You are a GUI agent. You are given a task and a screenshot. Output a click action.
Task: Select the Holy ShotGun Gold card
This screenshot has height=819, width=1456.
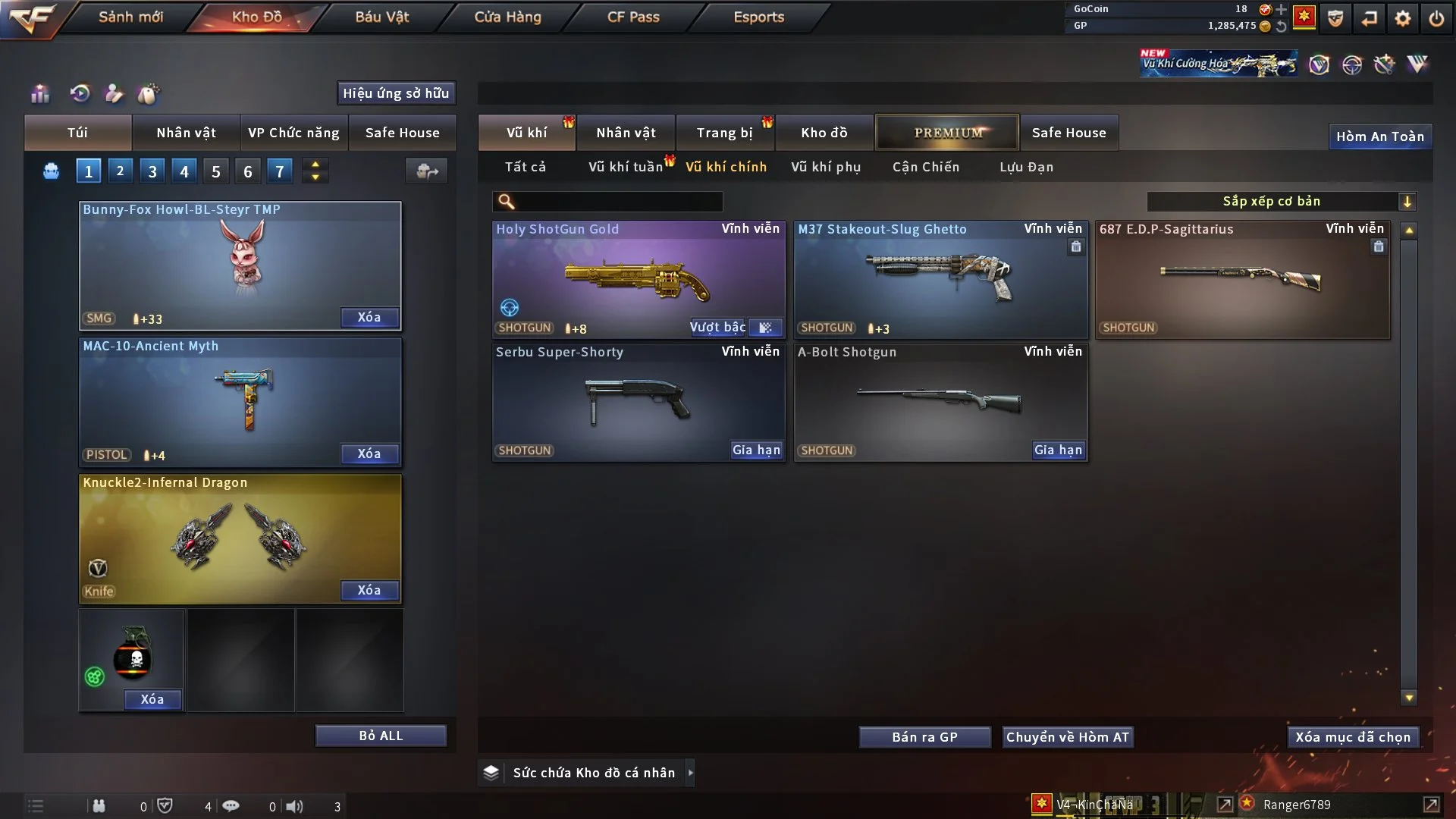[639, 279]
